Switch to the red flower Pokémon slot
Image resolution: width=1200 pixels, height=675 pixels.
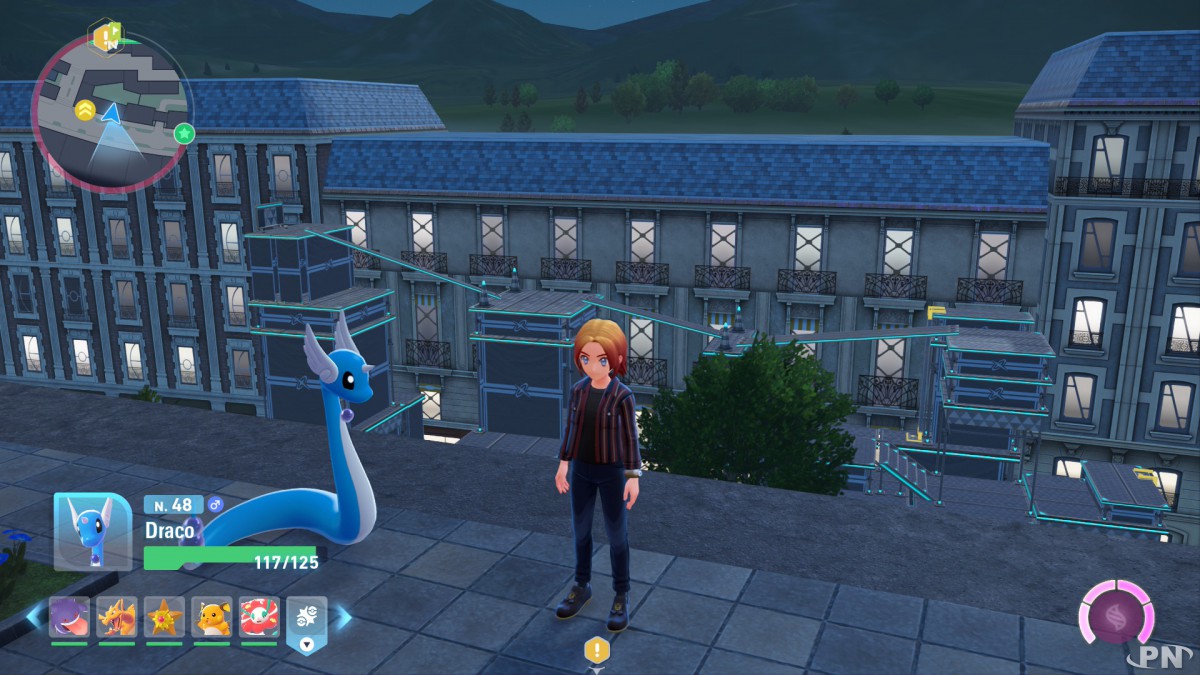point(258,618)
